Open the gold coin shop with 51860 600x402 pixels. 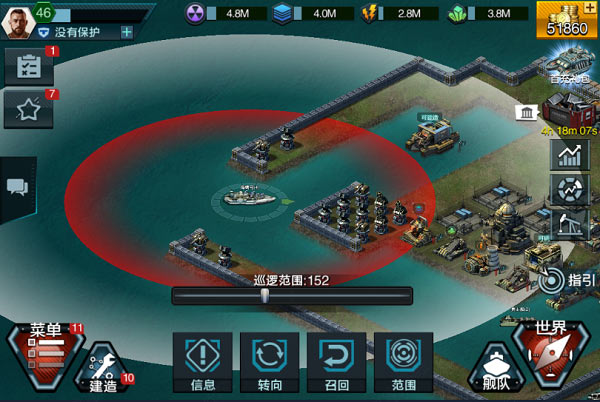pyautogui.click(x=567, y=20)
